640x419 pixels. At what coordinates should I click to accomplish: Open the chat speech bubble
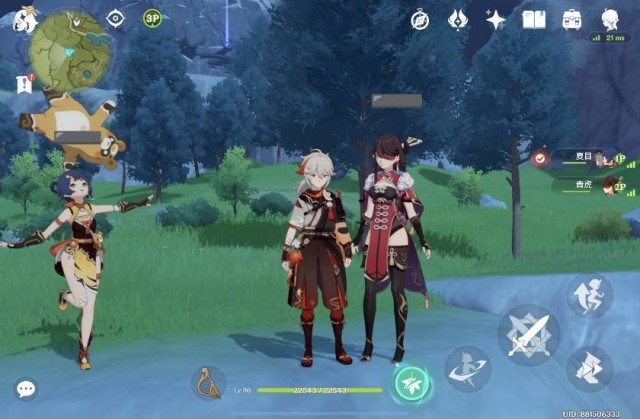26,388
